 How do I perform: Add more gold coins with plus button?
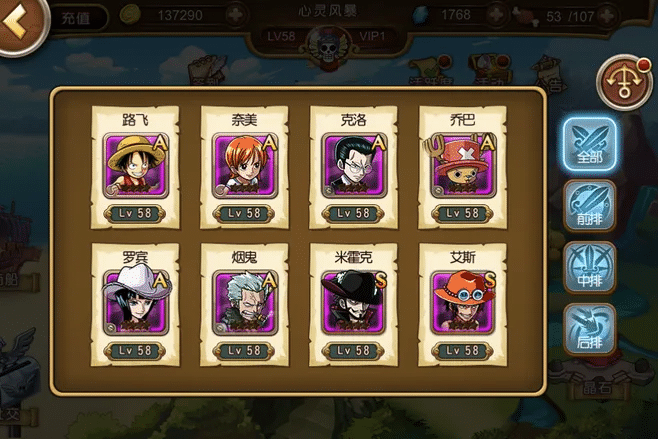[235, 16]
